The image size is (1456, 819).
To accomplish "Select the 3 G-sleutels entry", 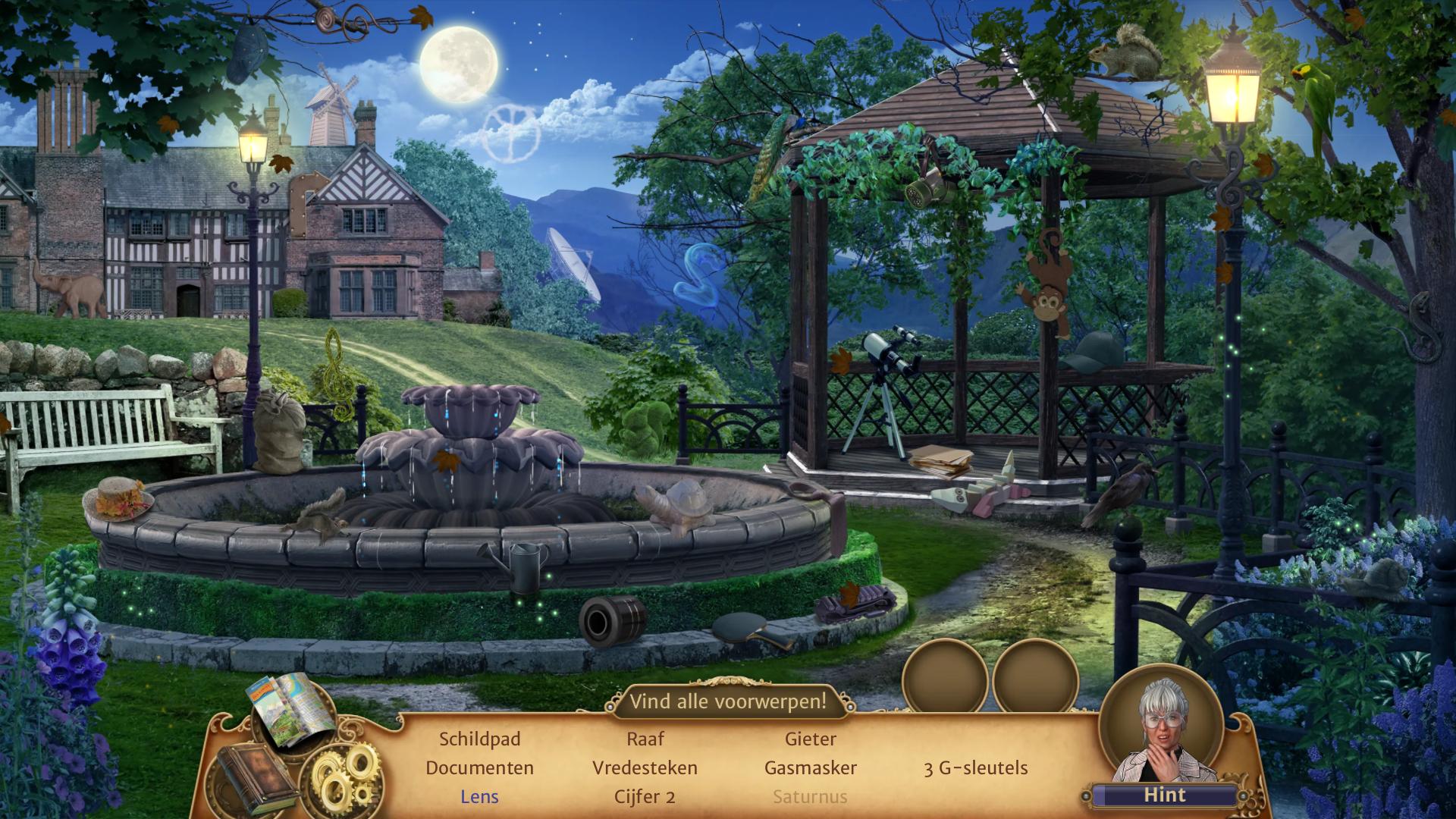I will click(x=976, y=767).
